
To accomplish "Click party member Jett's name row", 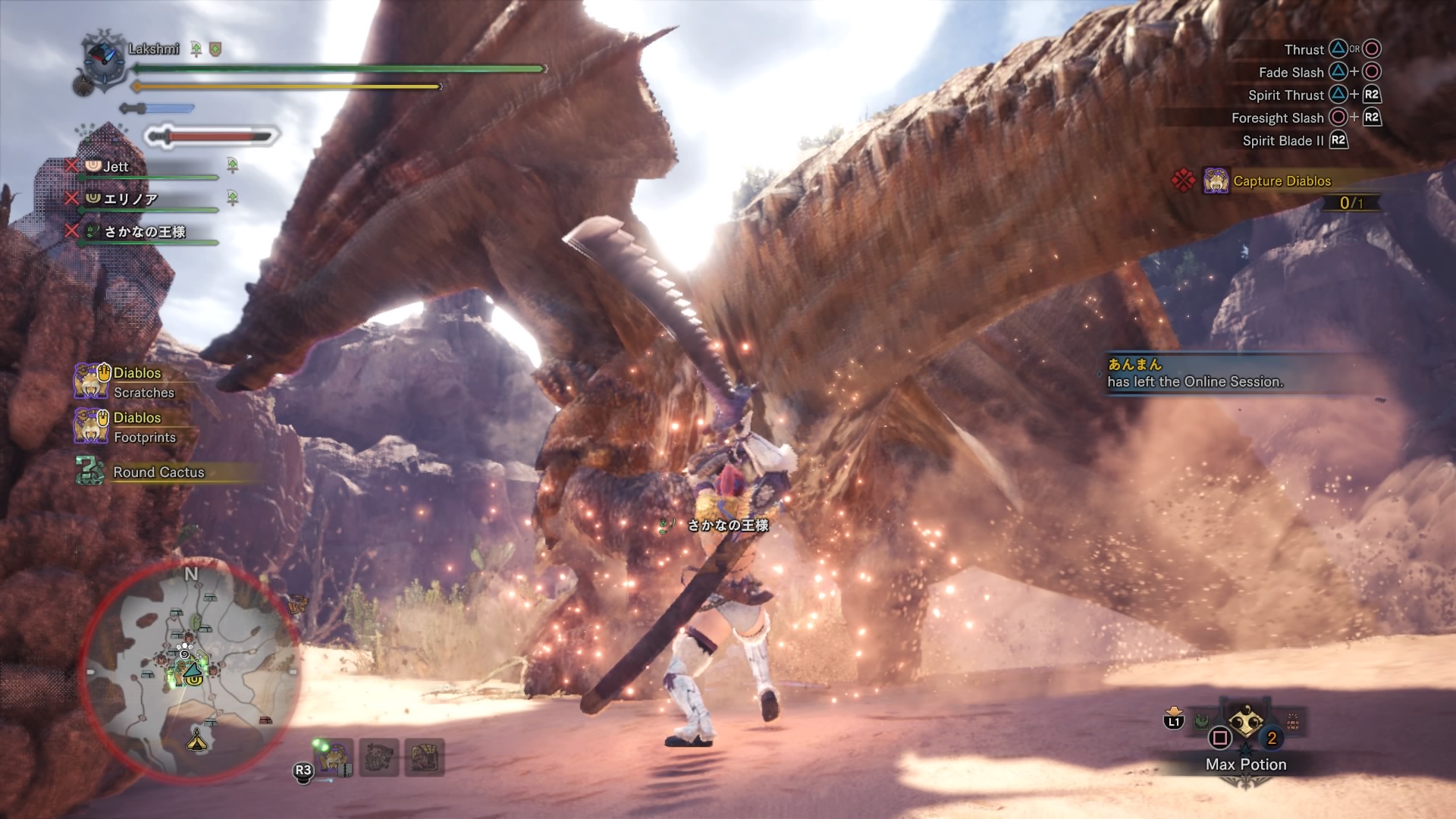I will coord(116,167).
